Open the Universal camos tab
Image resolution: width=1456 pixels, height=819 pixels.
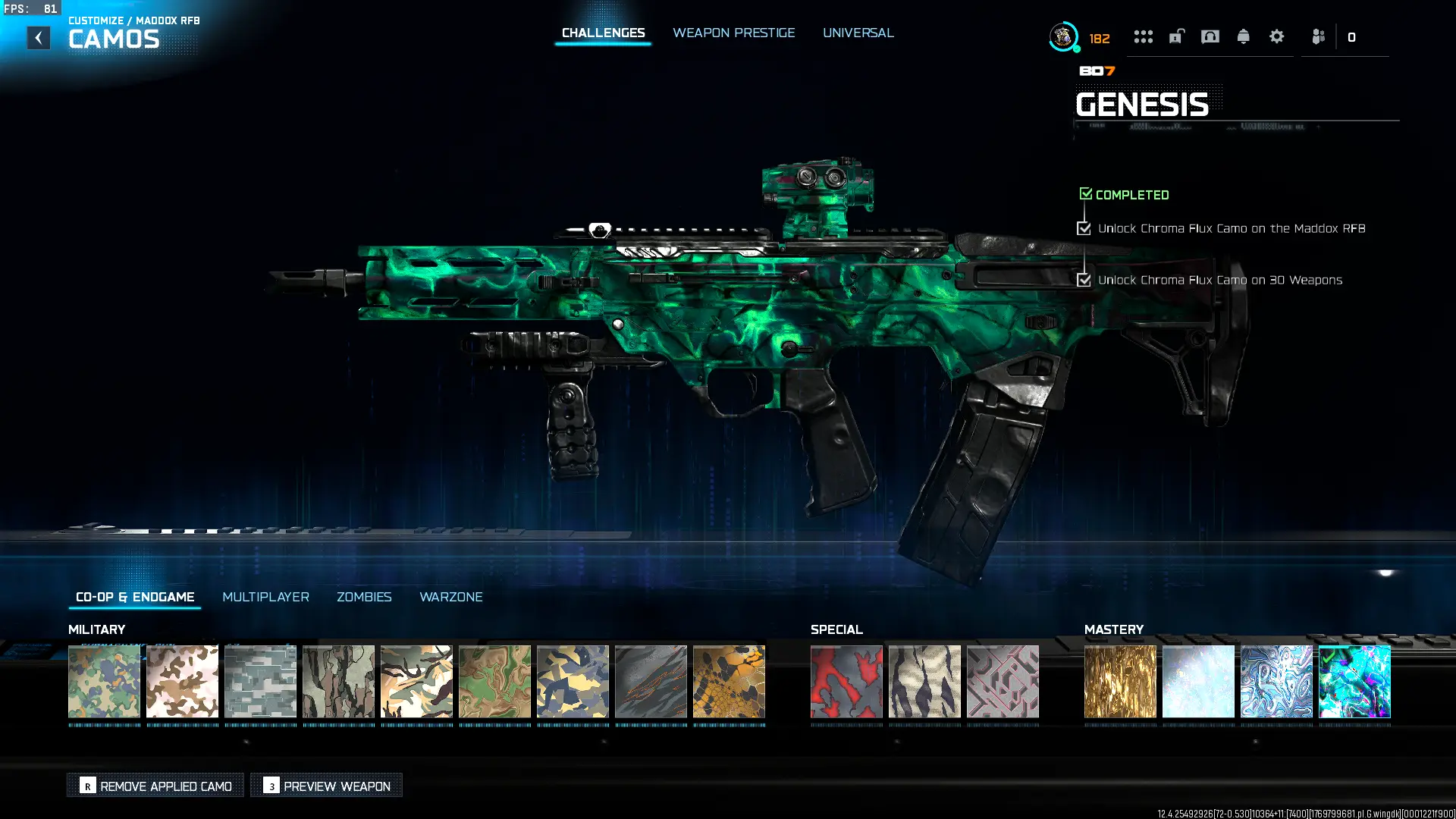[858, 33]
